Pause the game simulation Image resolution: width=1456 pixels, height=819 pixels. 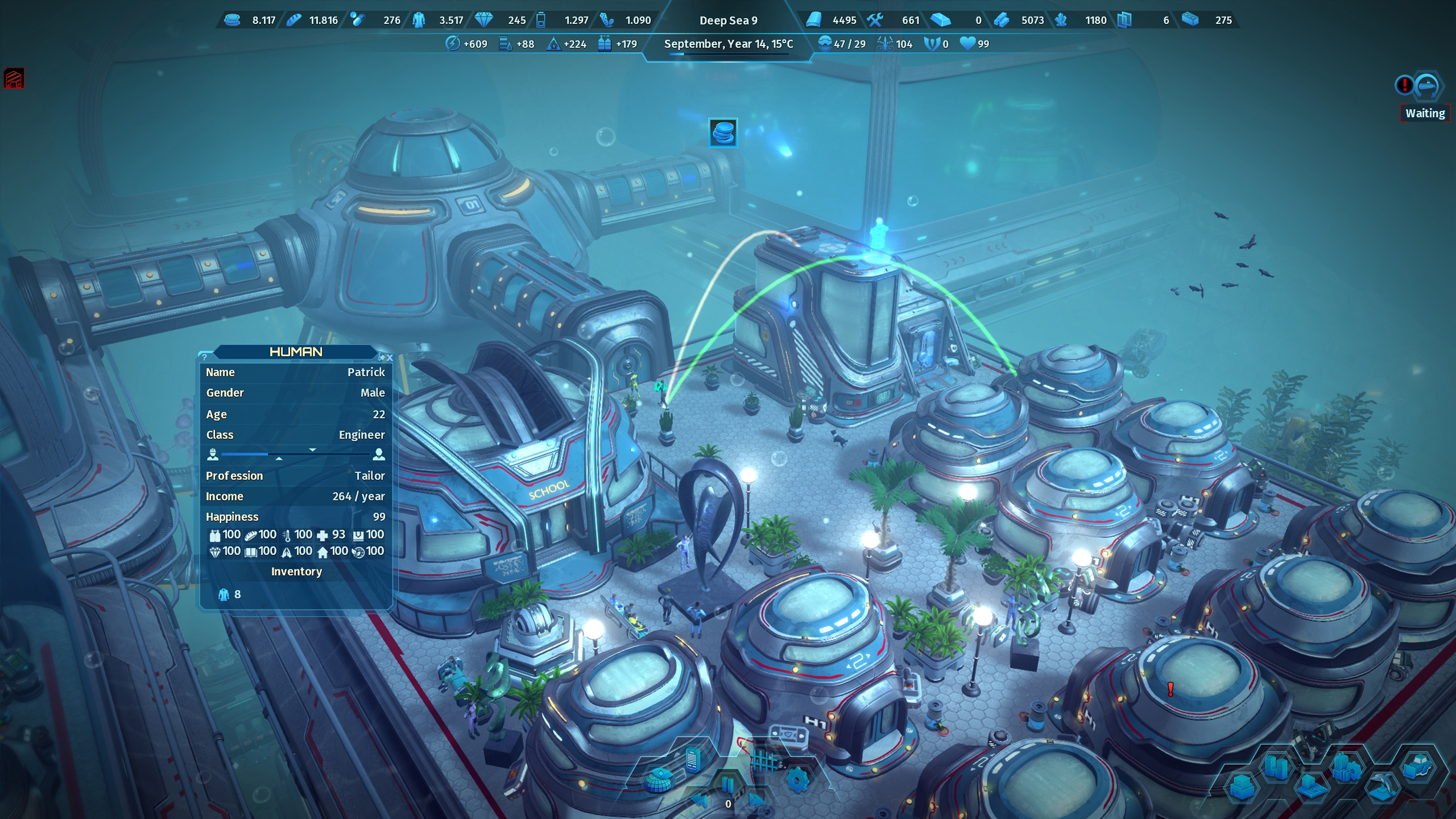[727, 785]
